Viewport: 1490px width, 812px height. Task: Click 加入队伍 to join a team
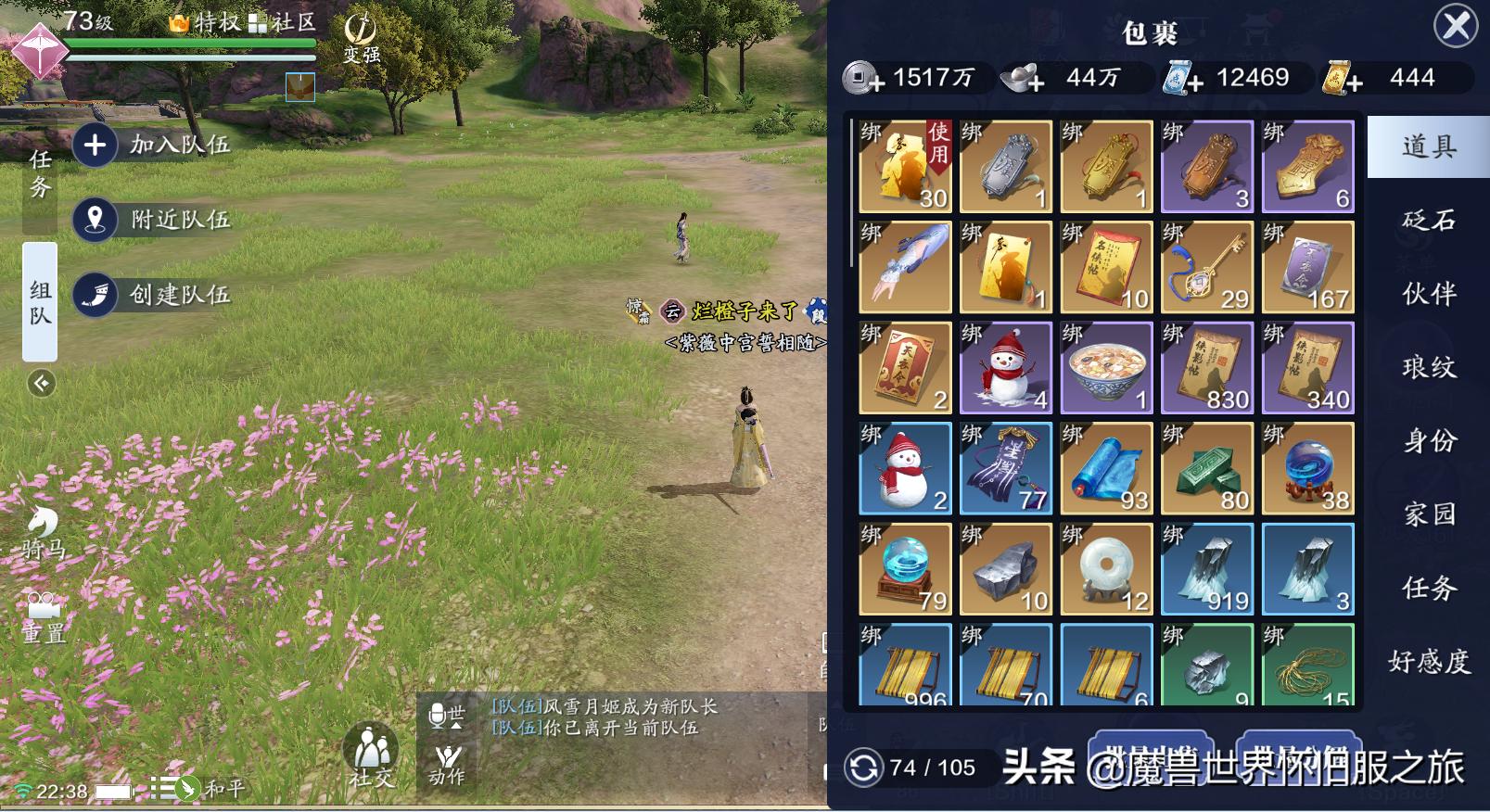click(153, 145)
